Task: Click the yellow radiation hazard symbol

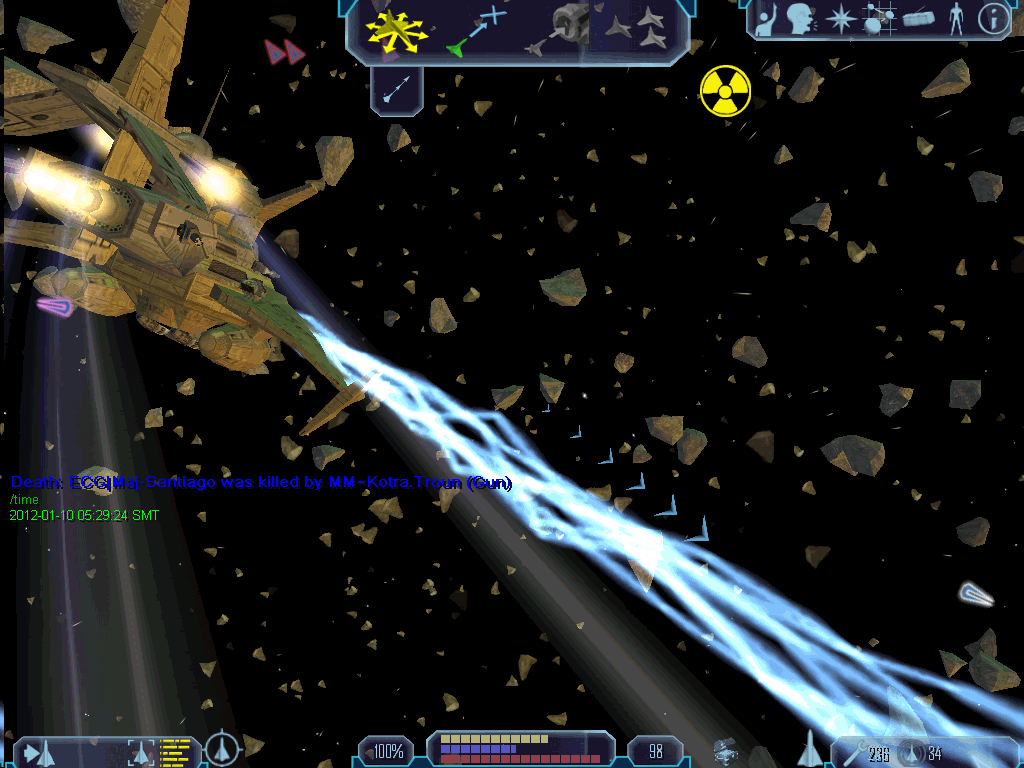Action: (x=725, y=90)
